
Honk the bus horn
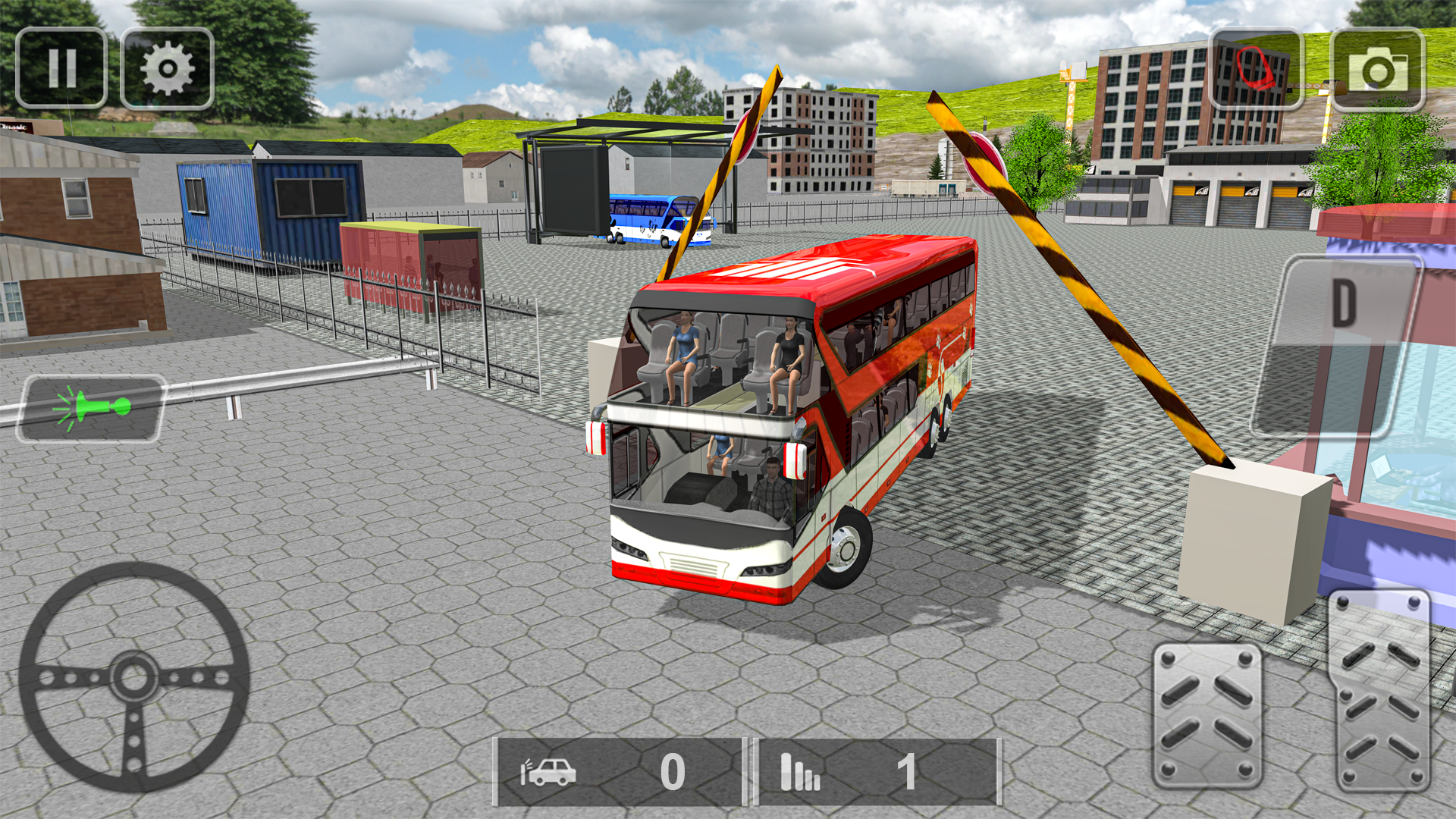93,404
